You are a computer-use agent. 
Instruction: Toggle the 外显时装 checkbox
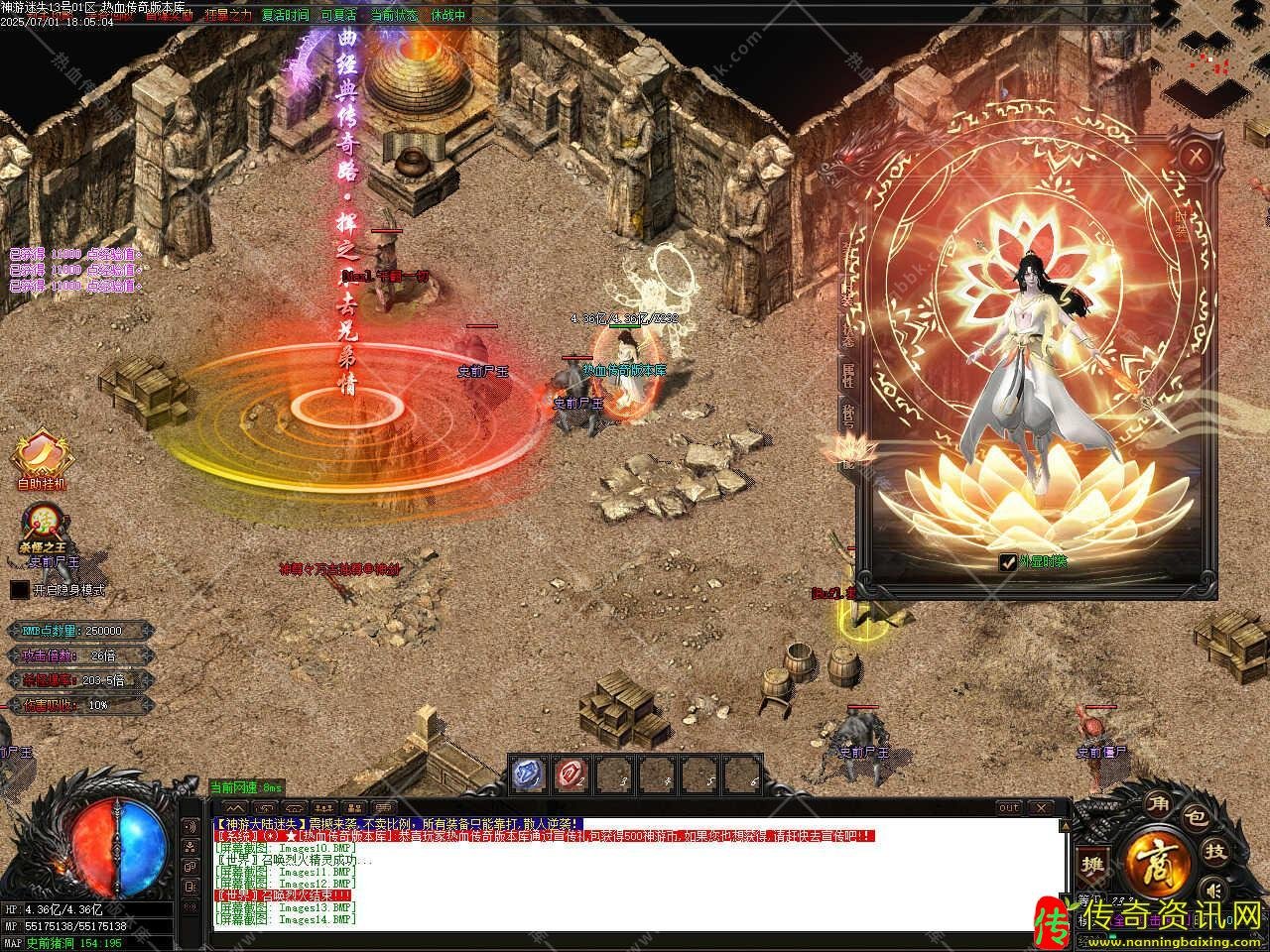click(x=1007, y=562)
